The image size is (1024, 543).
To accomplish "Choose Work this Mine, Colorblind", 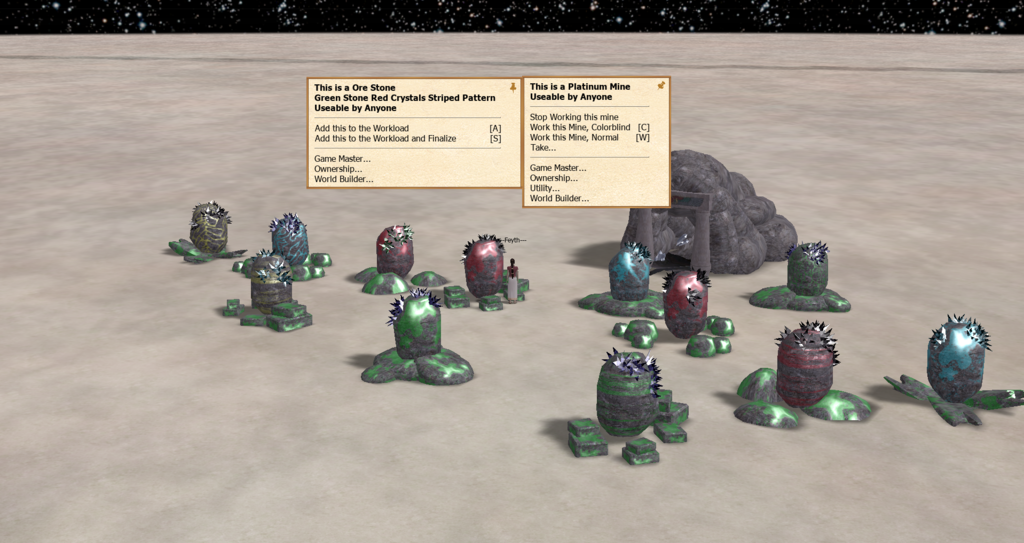I will (580, 127).
